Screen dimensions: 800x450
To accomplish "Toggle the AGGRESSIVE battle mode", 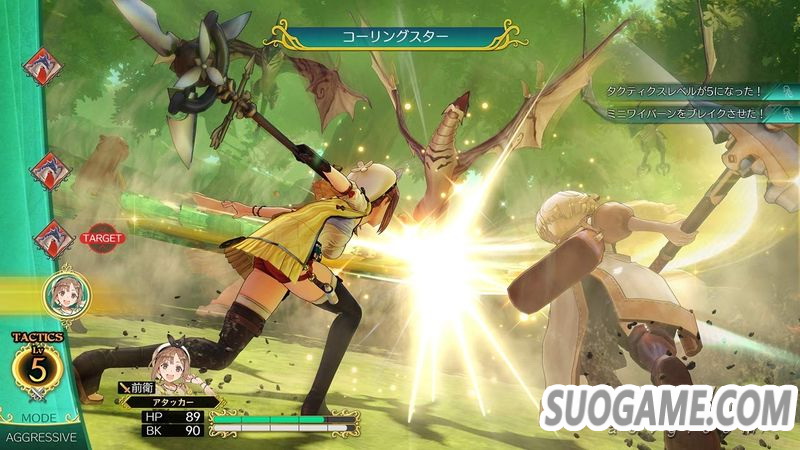I will click(x=39, y=438).
